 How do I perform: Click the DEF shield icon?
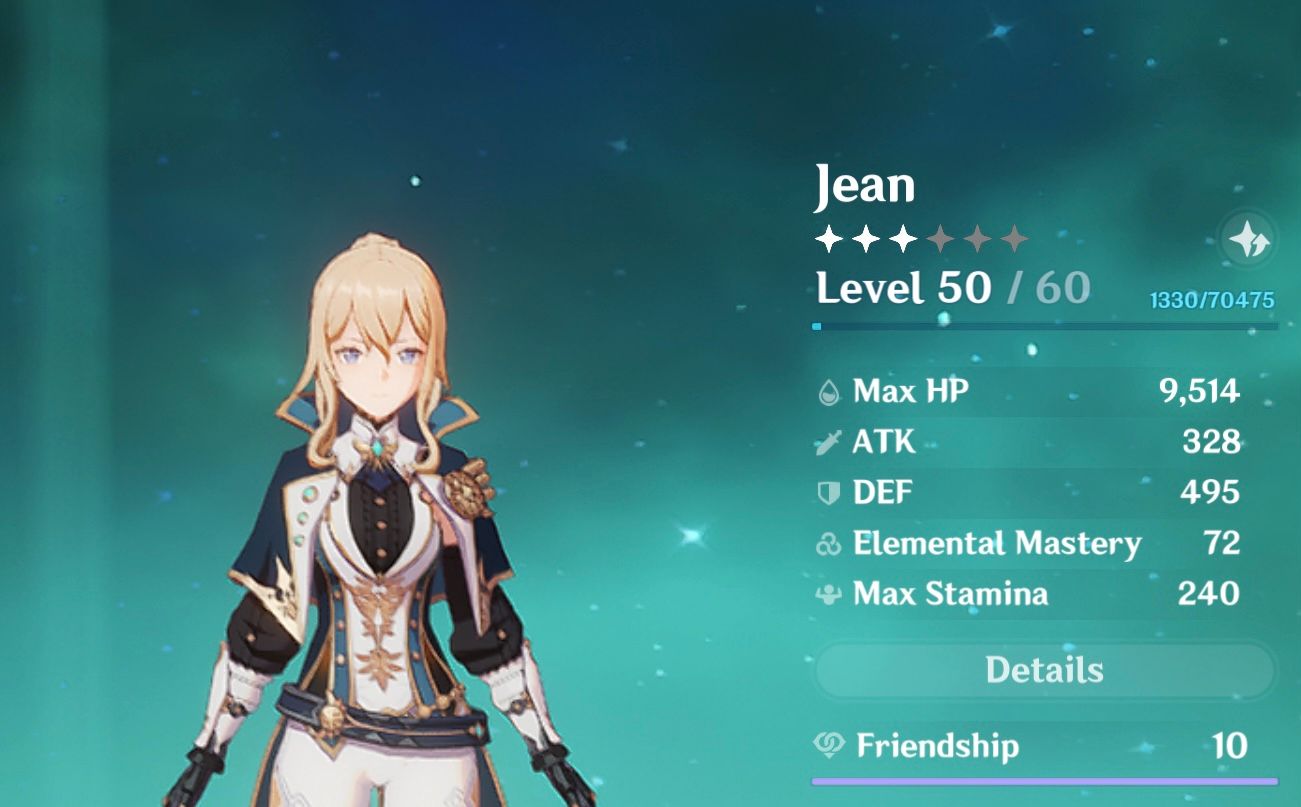[828, 492]
